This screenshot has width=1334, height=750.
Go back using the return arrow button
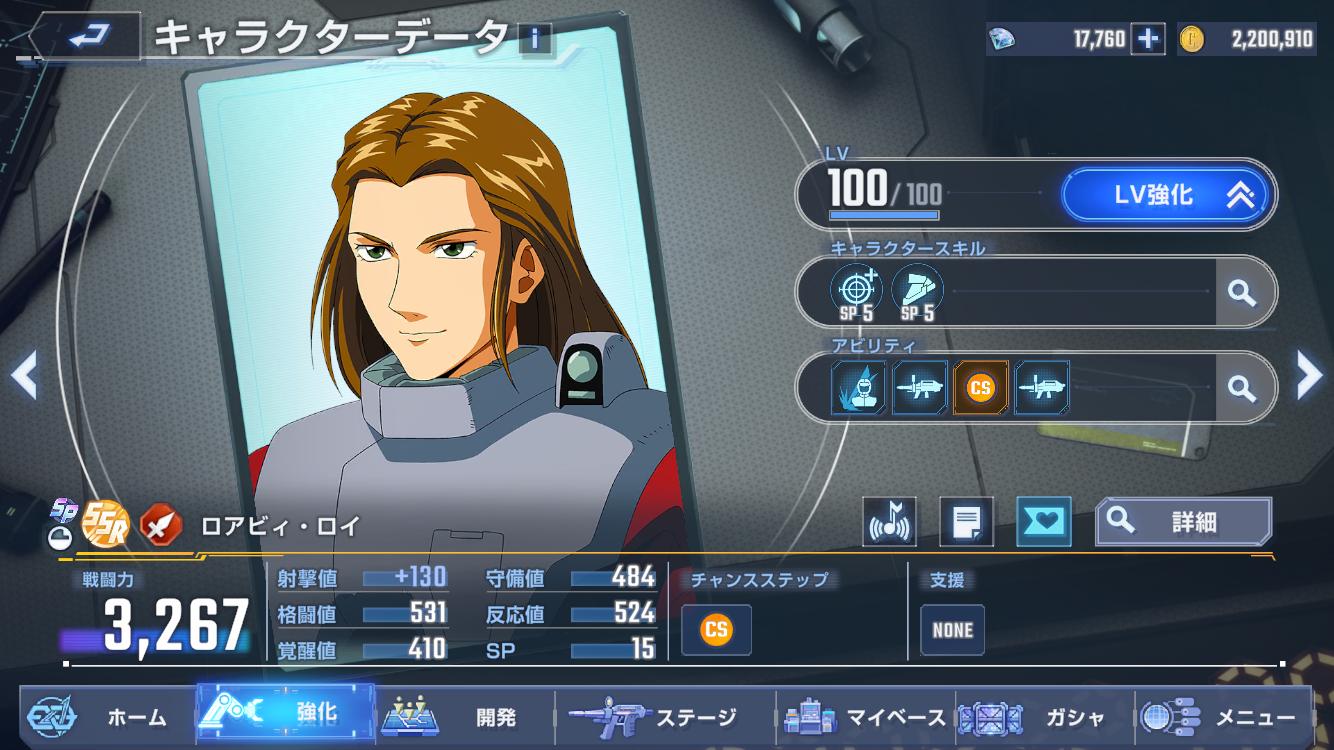pyautogui.click(x=88, y=36)
